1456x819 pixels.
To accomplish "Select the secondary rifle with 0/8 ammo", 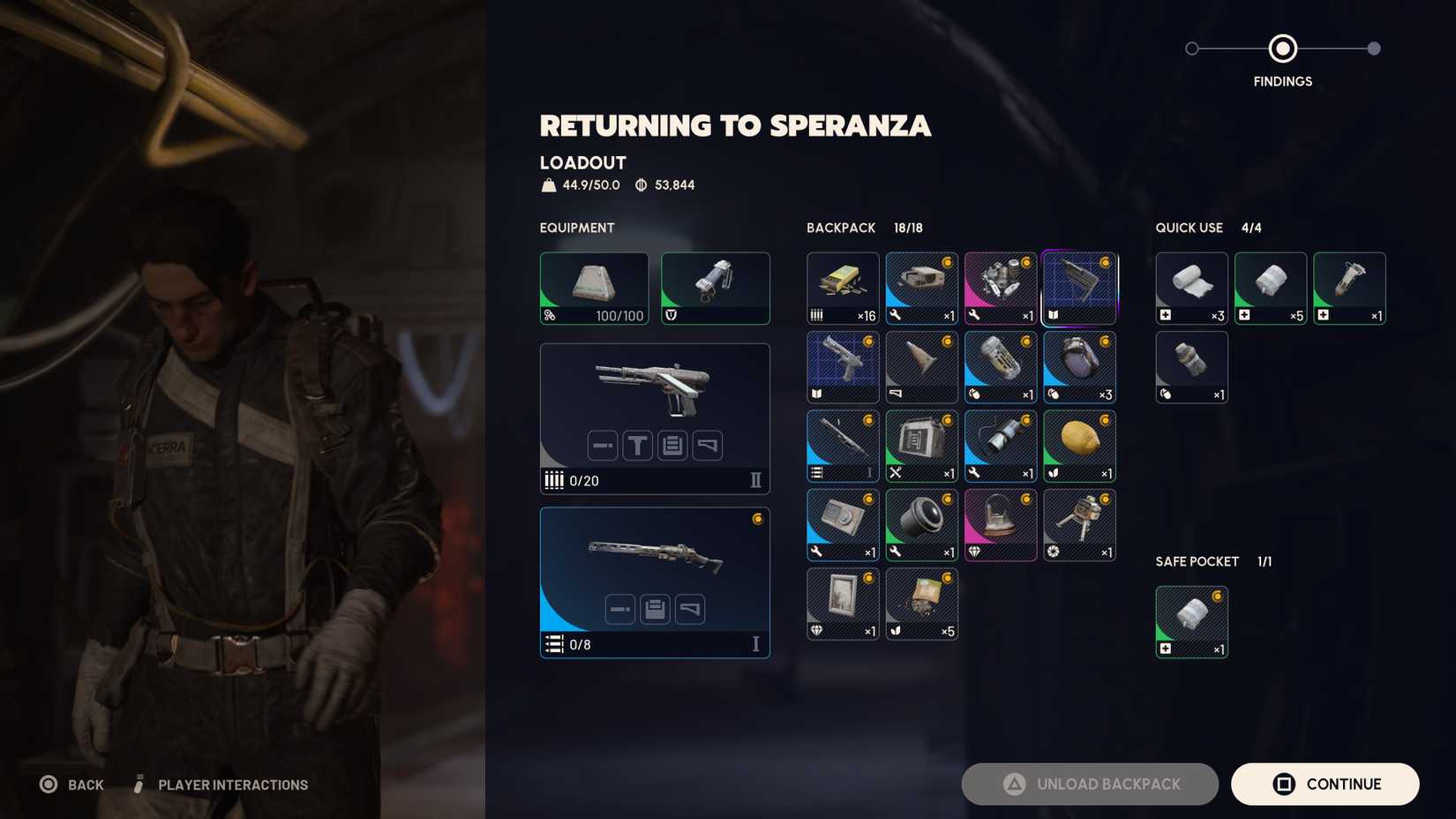I will click(654, 556).
